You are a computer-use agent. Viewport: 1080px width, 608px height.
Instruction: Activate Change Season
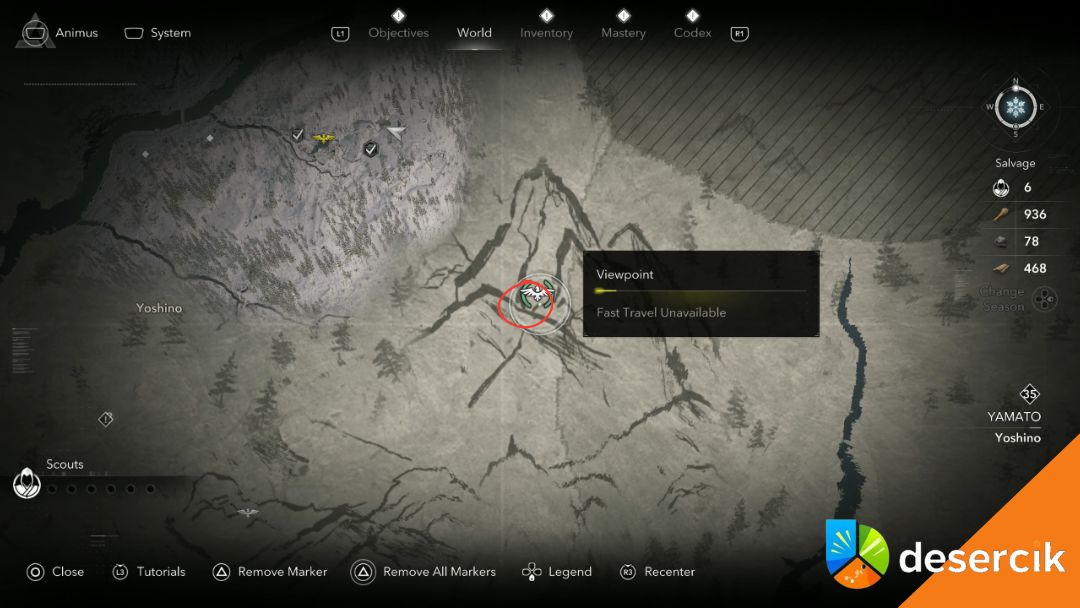click(1044, 299)
